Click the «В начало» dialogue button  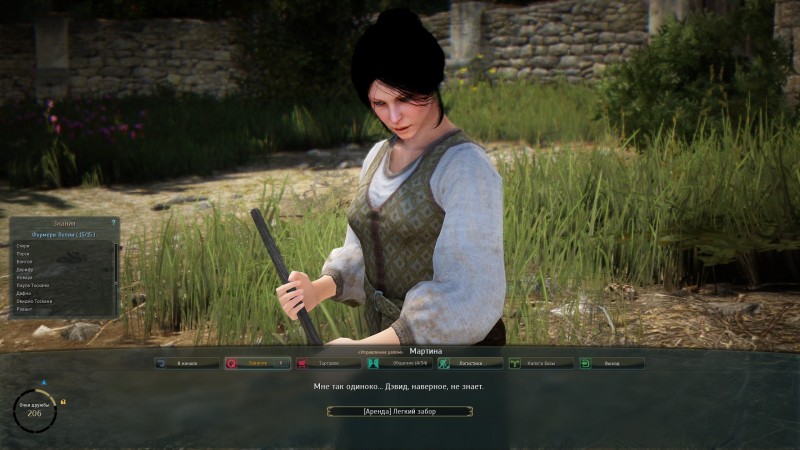(188, 364)
